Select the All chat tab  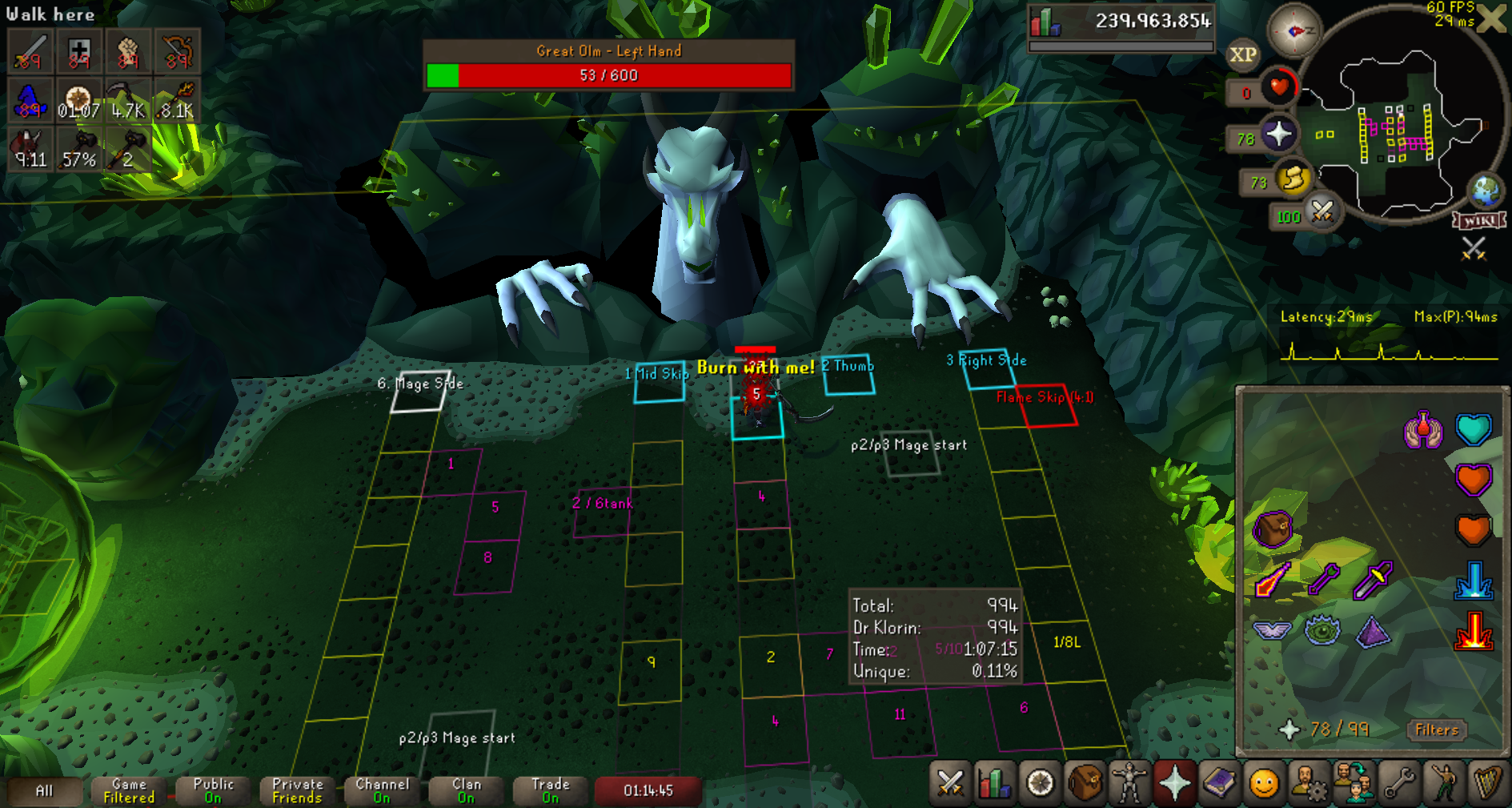point(45,790)
